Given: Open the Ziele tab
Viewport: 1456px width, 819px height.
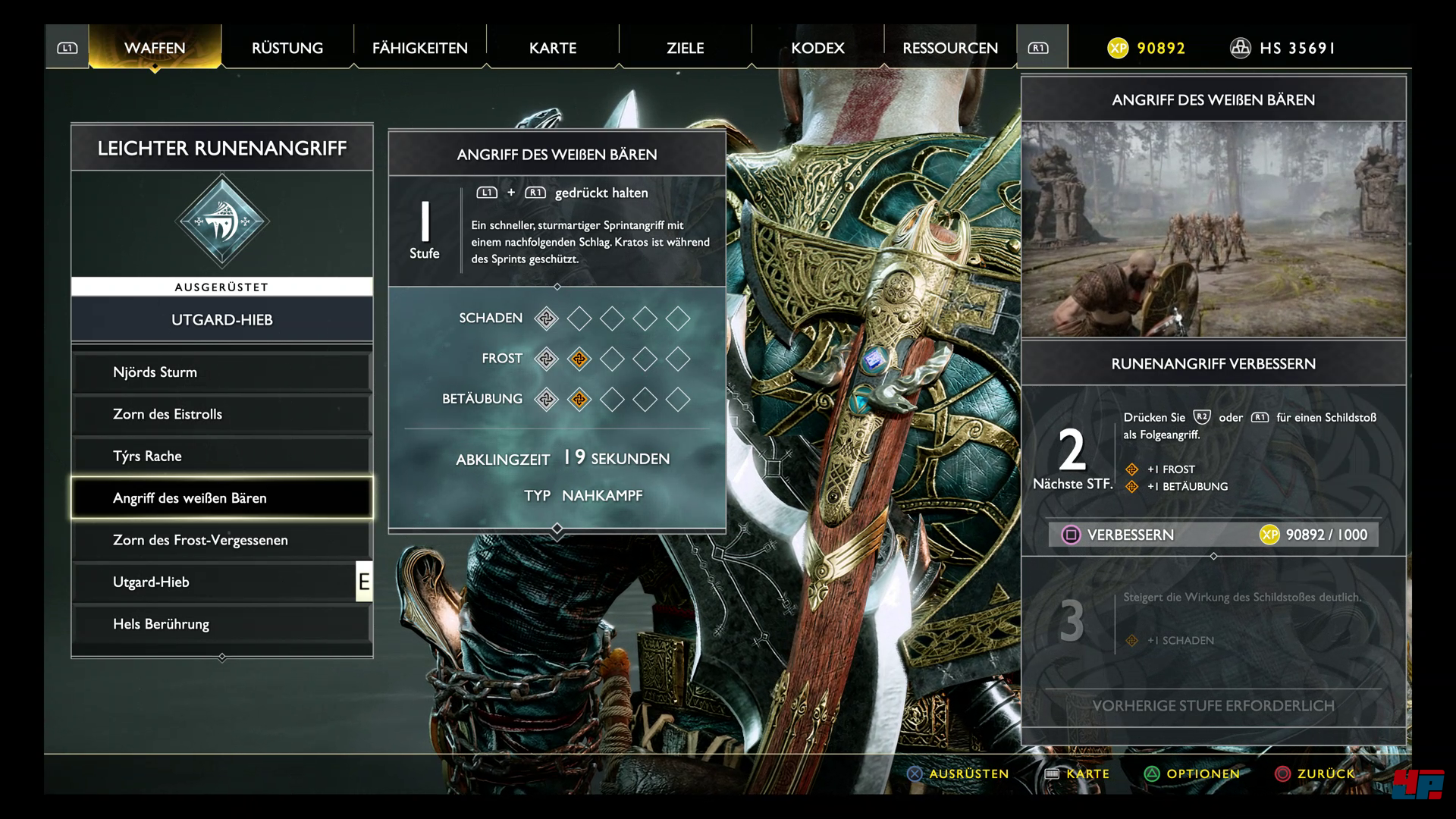Looking at the screenshot, I should click(x=685, y=48).
